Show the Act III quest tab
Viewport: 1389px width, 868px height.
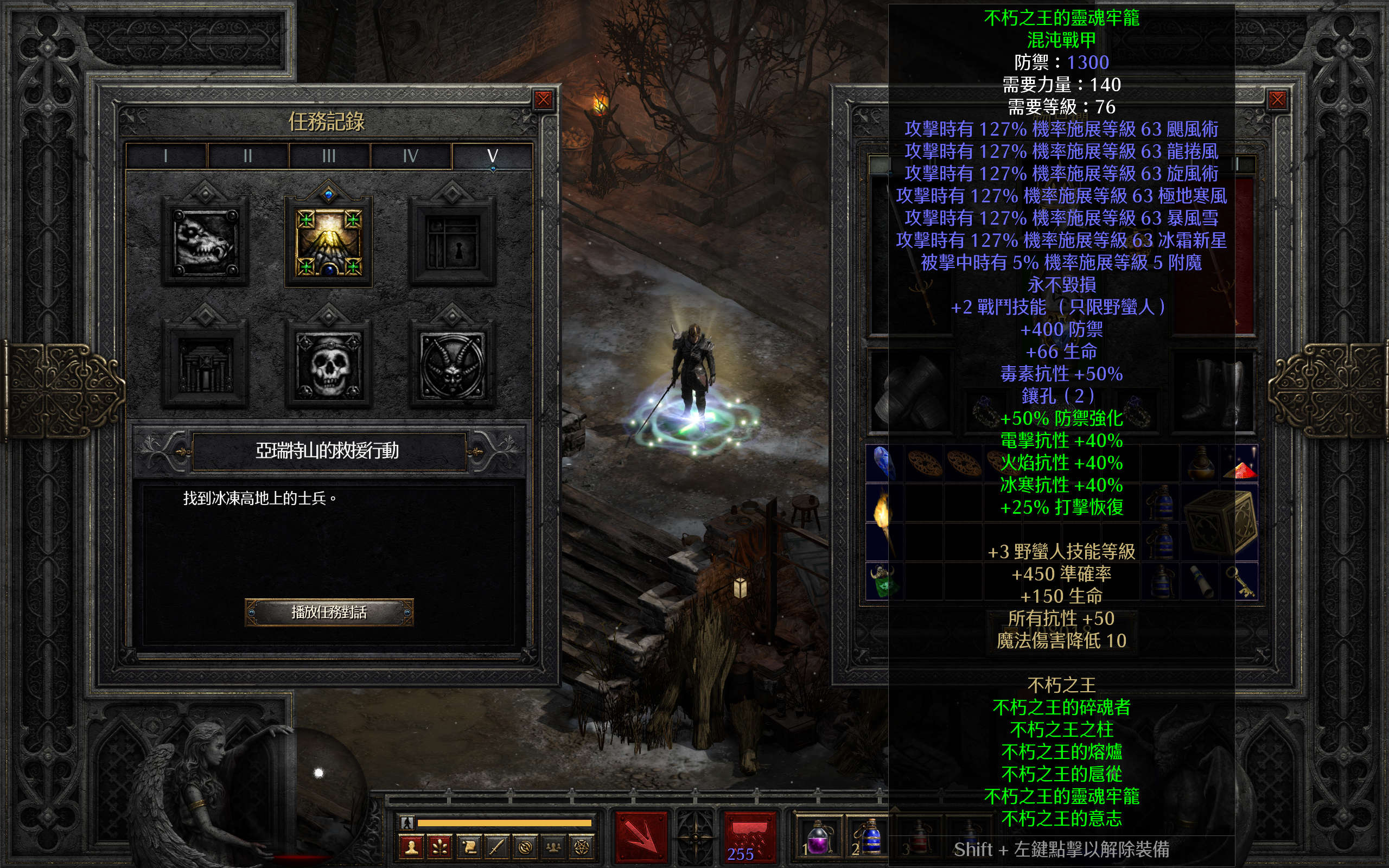[329, 156]
